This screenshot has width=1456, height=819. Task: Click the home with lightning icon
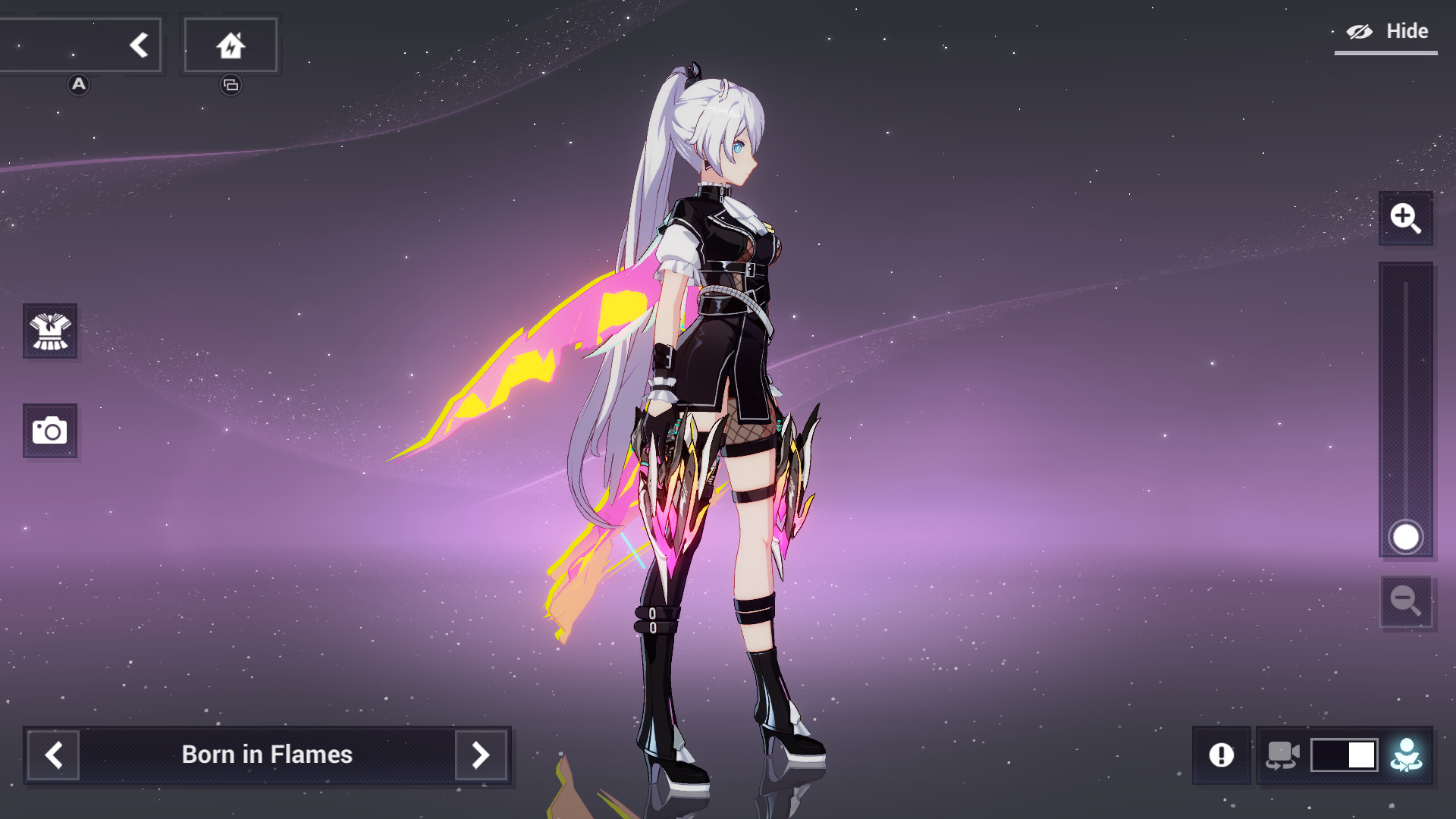(231, 44)
